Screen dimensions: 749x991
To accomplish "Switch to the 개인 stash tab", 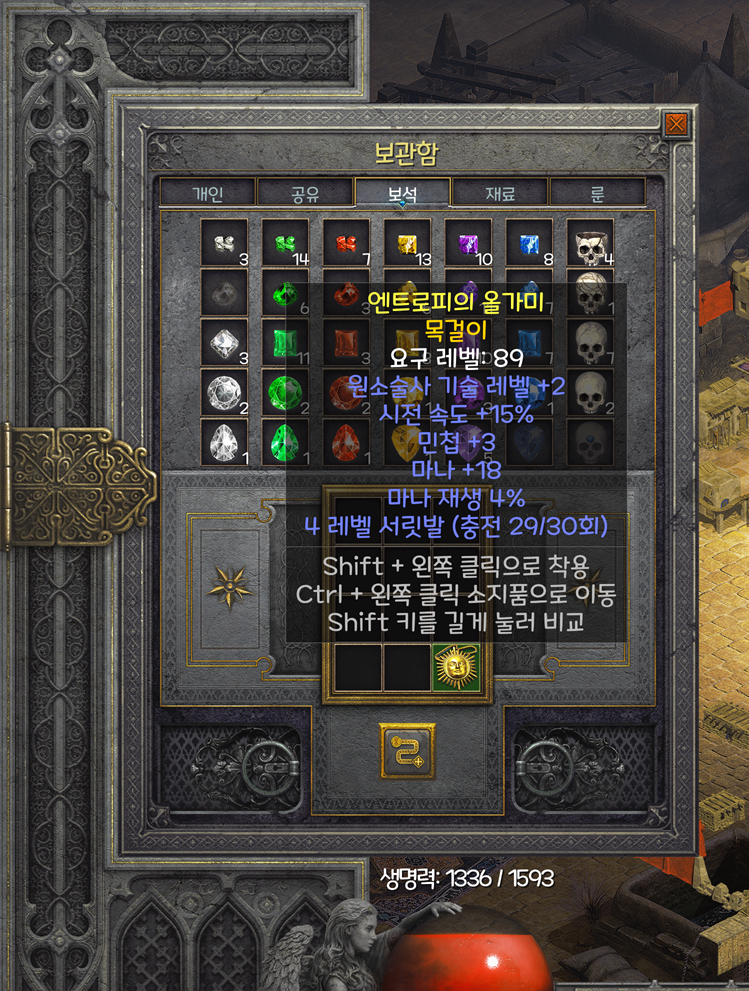I will (x=207, y=193).
